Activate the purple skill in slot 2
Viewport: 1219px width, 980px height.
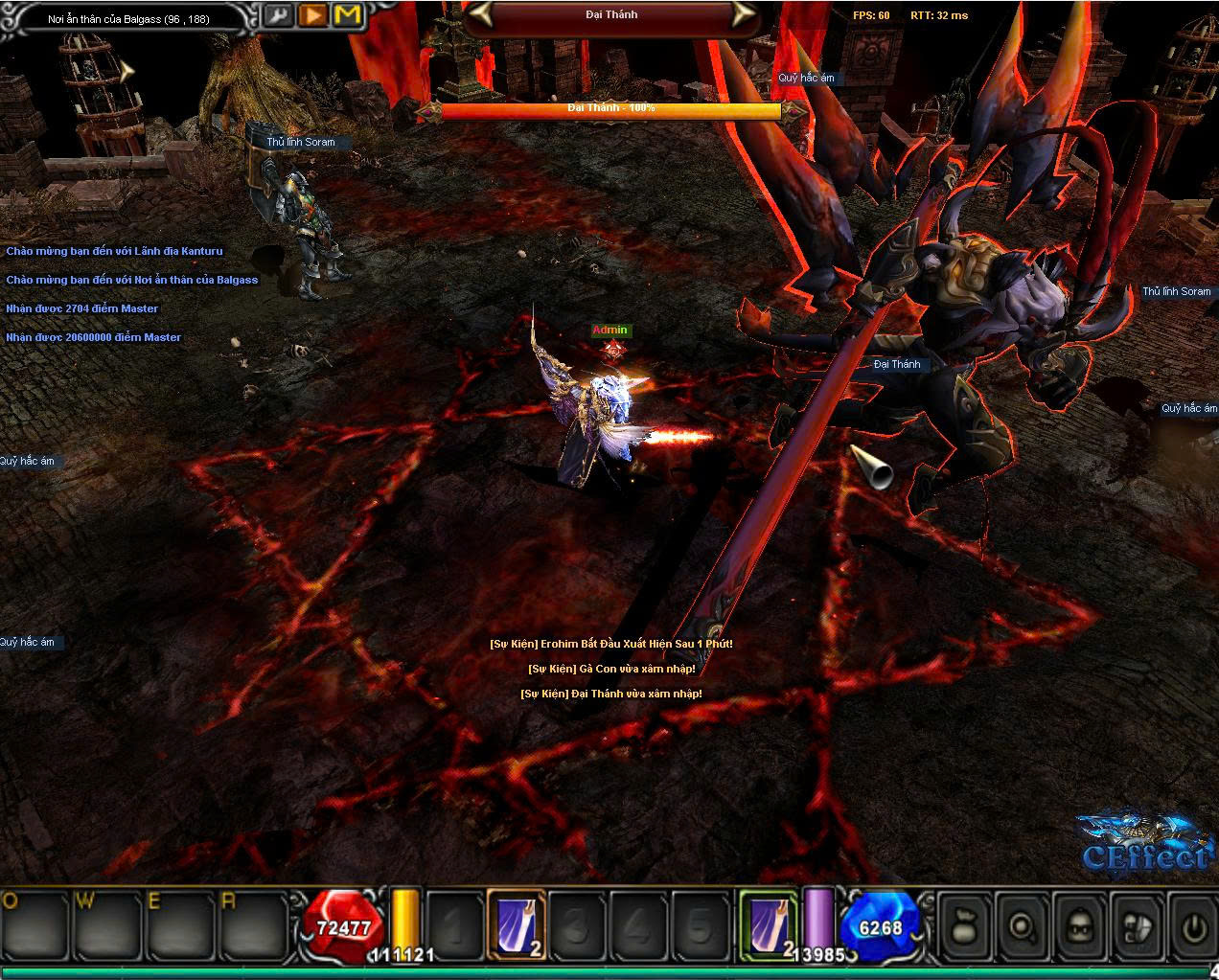[x=517, y=925]
